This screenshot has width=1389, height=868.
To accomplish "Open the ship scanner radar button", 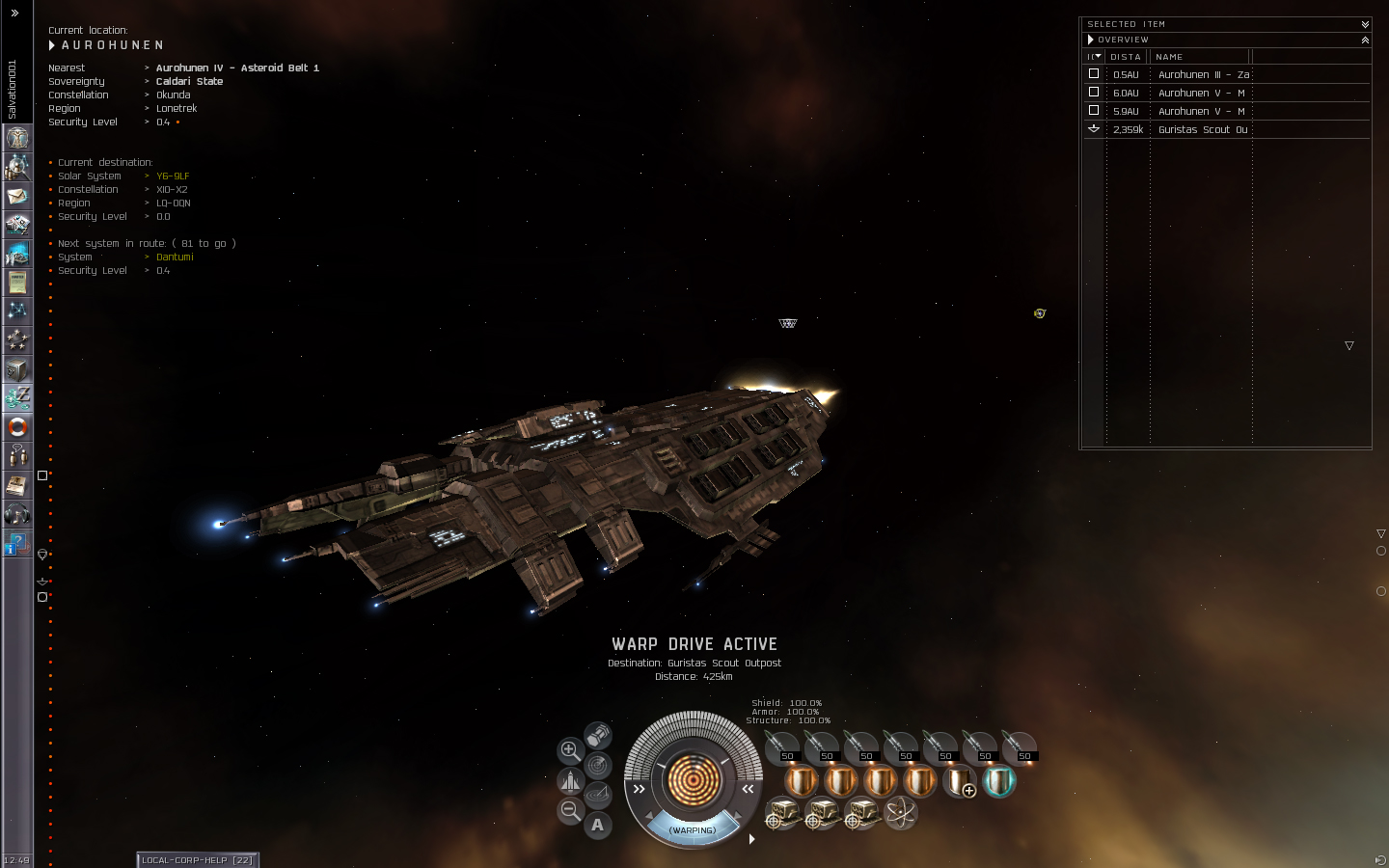I will [598, 766].
